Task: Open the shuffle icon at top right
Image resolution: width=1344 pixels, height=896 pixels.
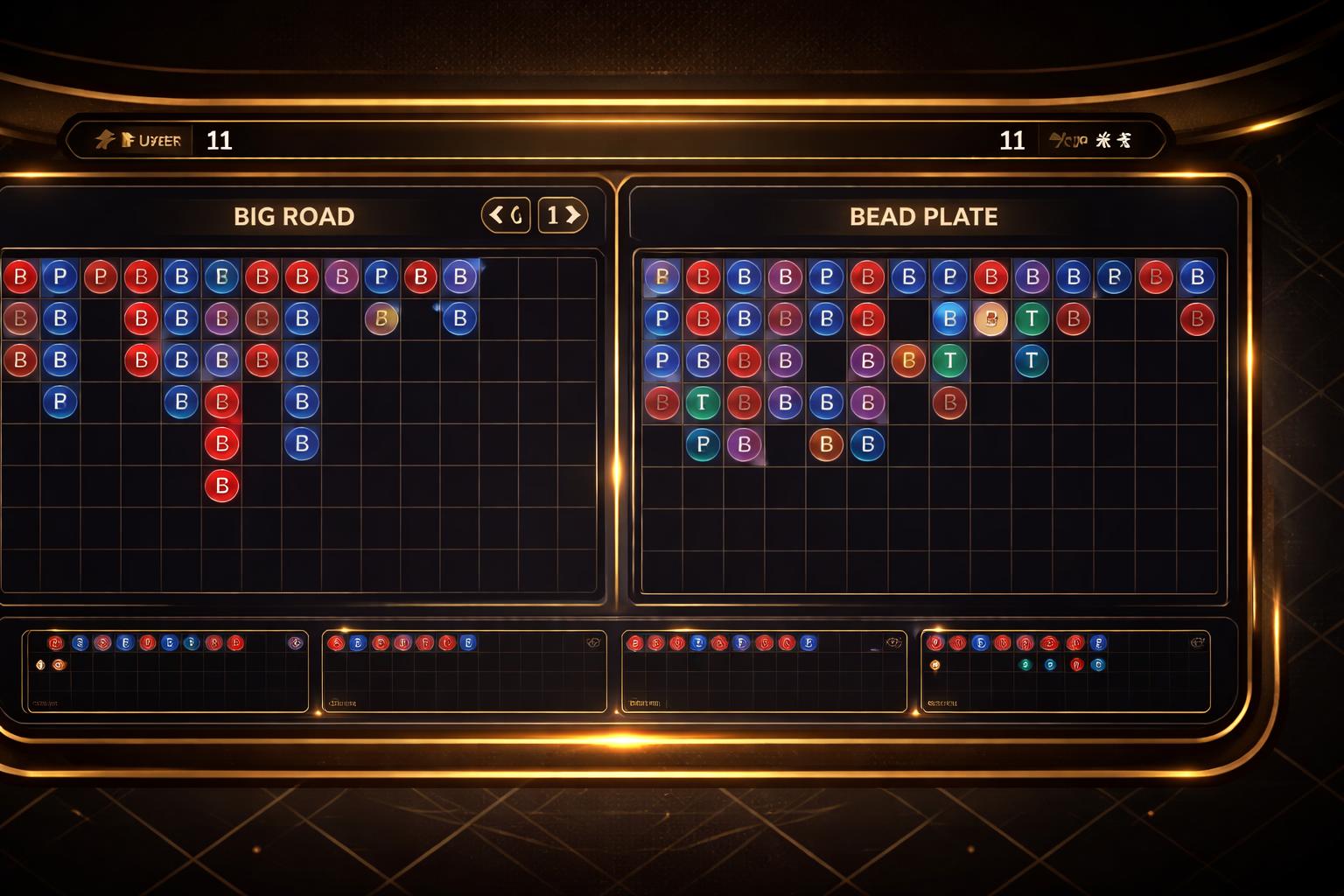Action: click(x=1102, y=138)
